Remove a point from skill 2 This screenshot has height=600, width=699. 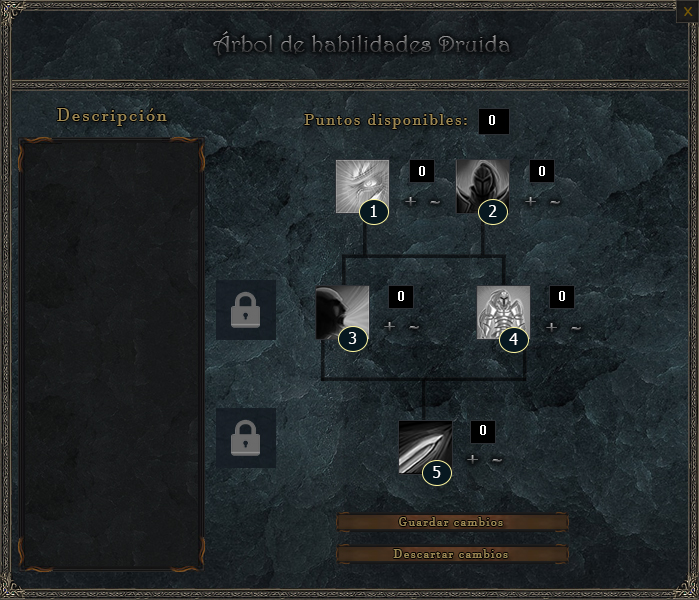(555, 201)
